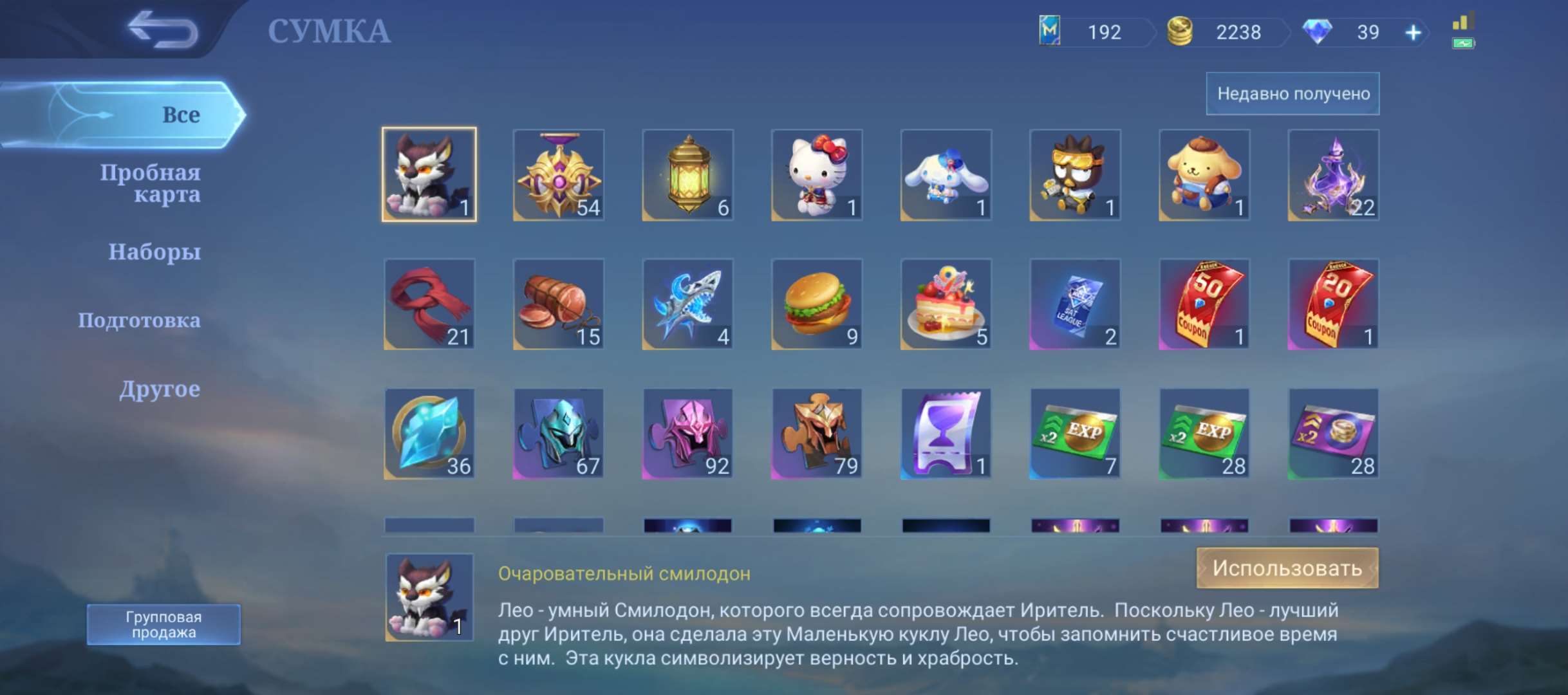Viewport: 1568px width, 695px height.
Task: Select the Hello Kitty doll item
Action: (816, 175)
